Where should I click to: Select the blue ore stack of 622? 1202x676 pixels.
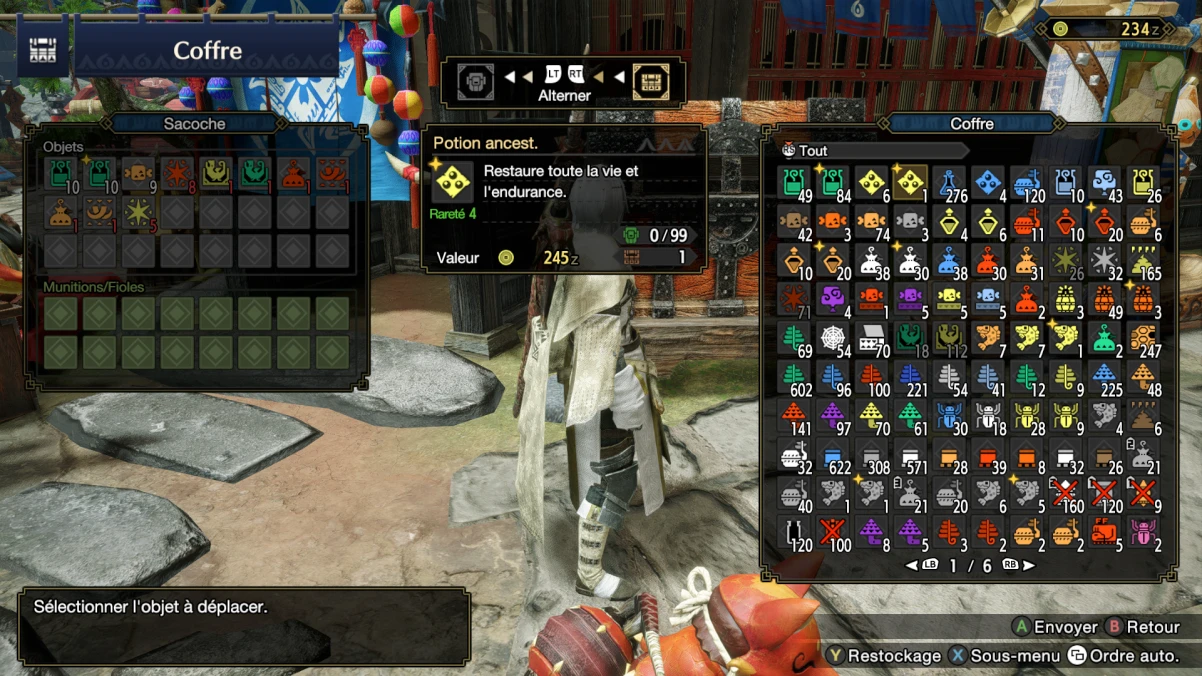[x=832, y=456]
